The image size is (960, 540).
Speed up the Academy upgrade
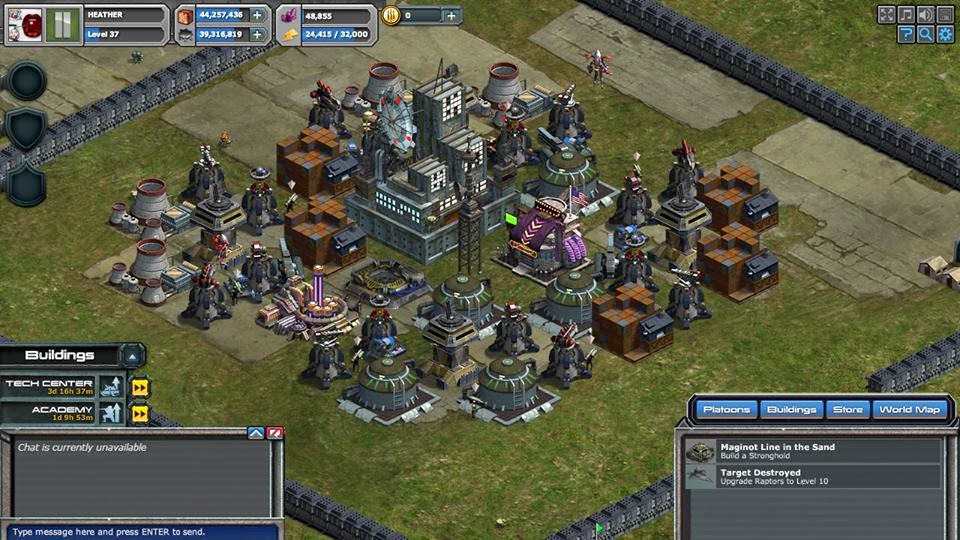(140, 413)
